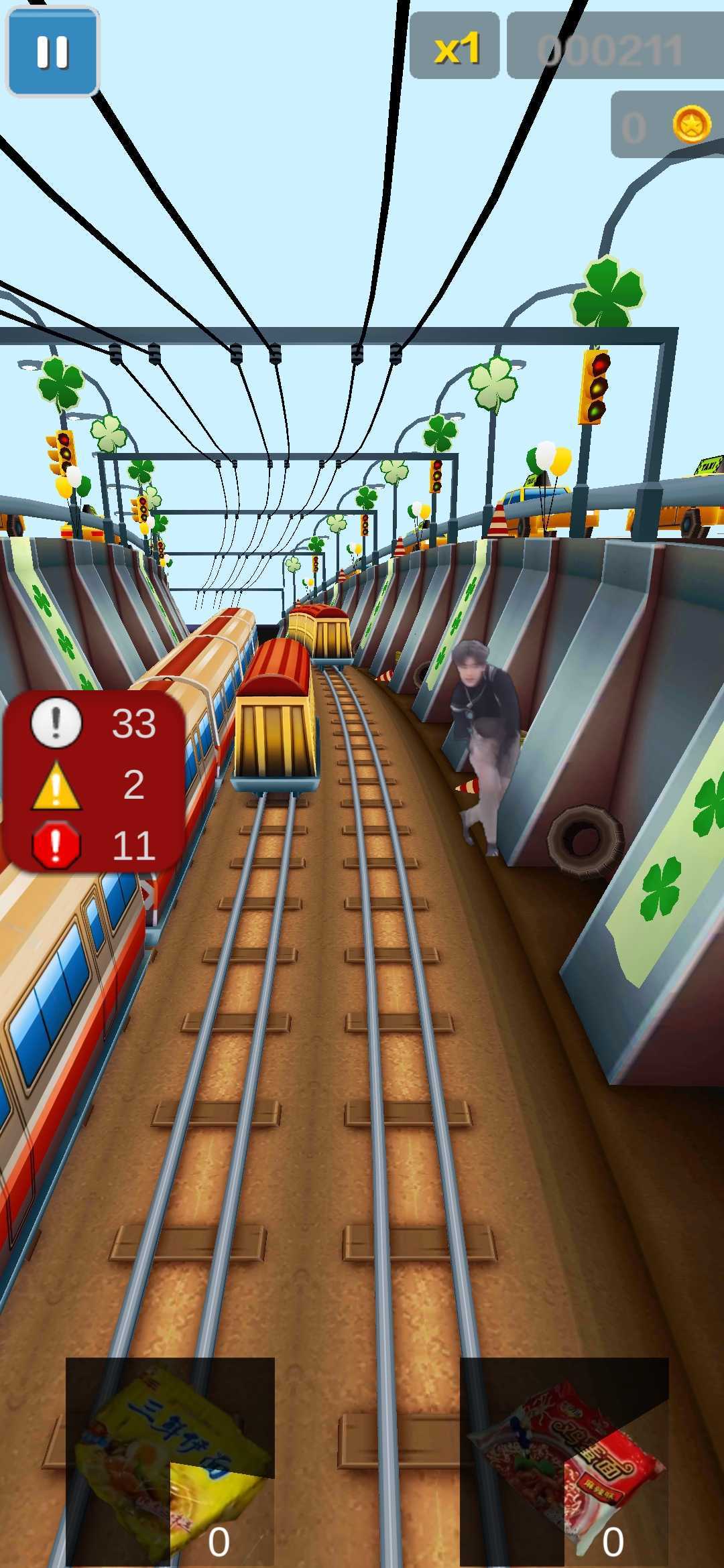Screen dimensions: 724x1568
Task: Tap the gold star coin icon
Action: click(x=691, y=124)
